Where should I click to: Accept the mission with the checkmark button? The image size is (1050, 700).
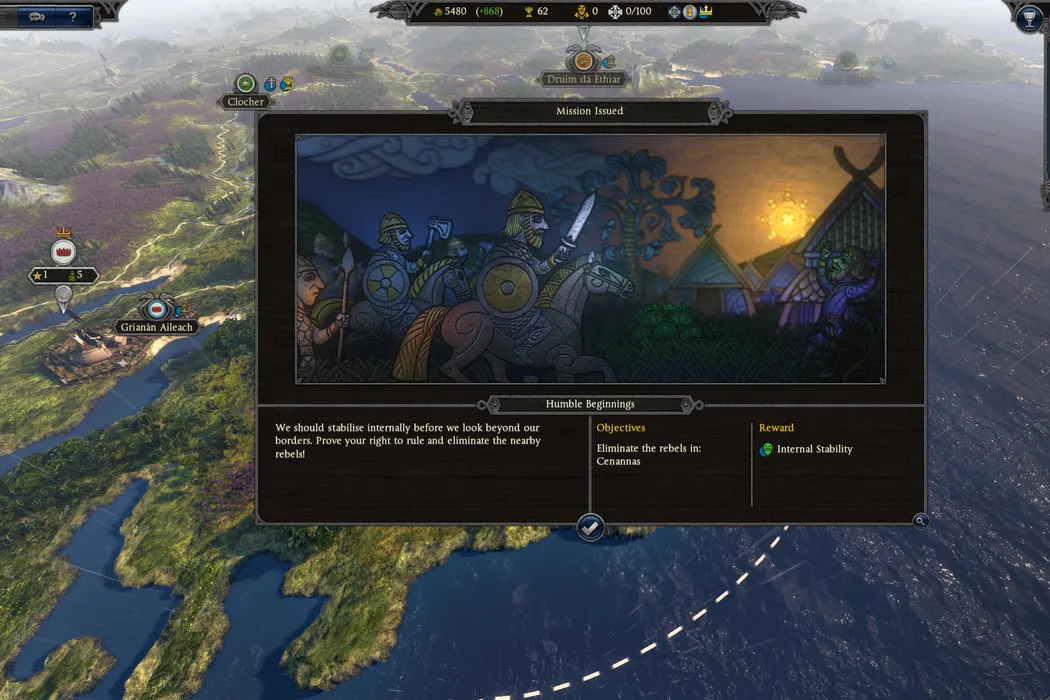591,527
